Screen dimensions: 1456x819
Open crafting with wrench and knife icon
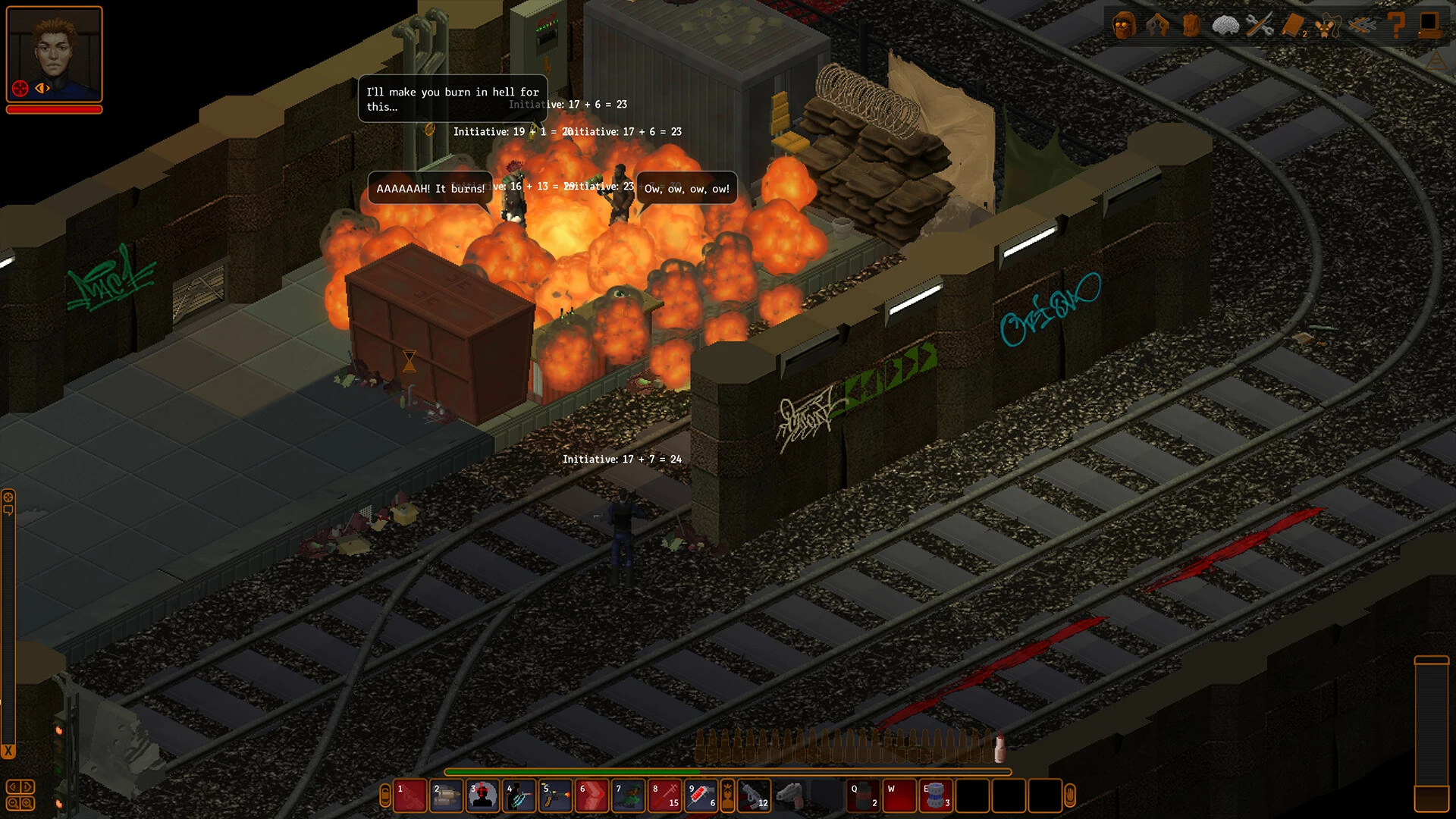(x=1260, y=26)
